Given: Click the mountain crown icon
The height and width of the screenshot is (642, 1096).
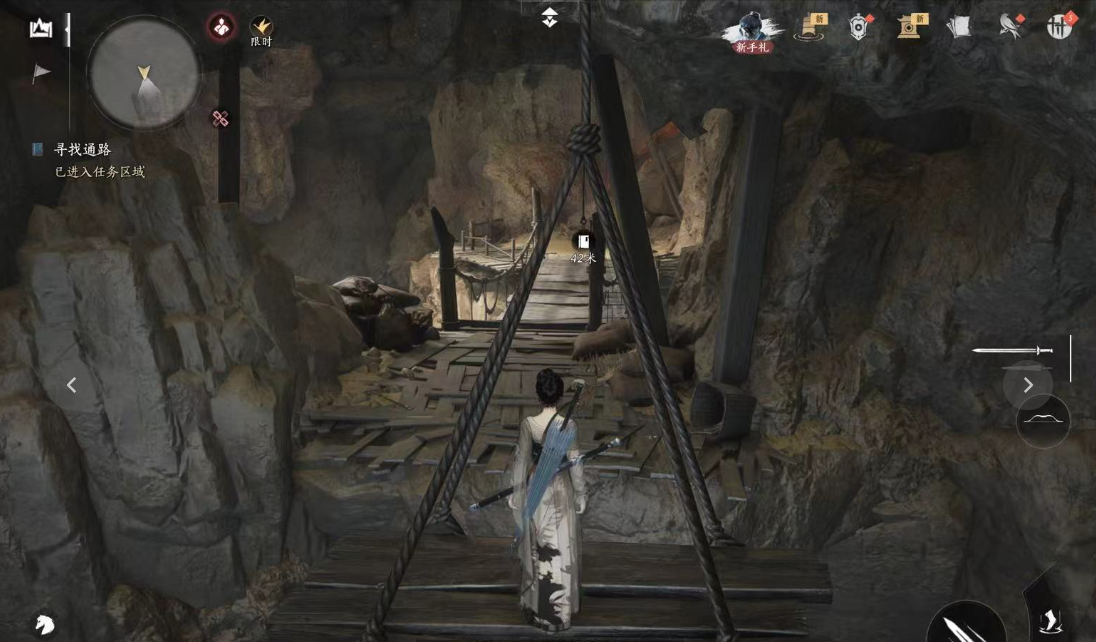Looking at the screenshot, I should (x=41, y=28).
